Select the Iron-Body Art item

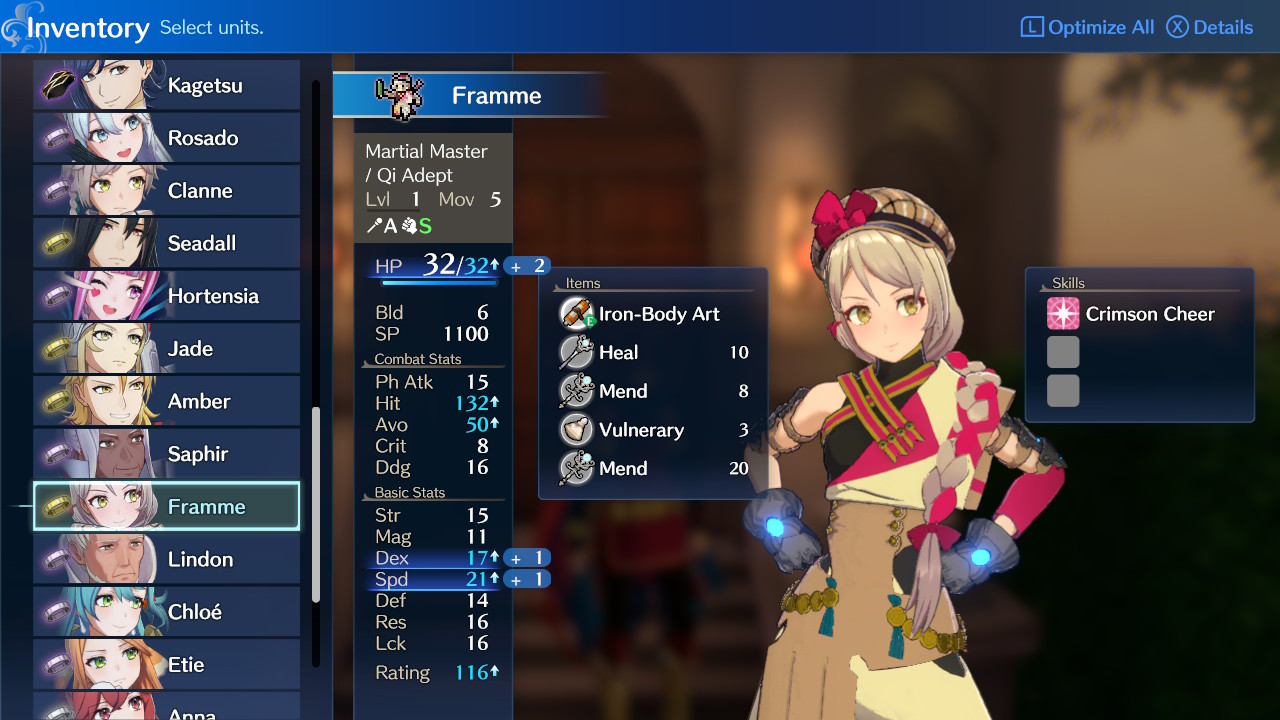(654, 314)
